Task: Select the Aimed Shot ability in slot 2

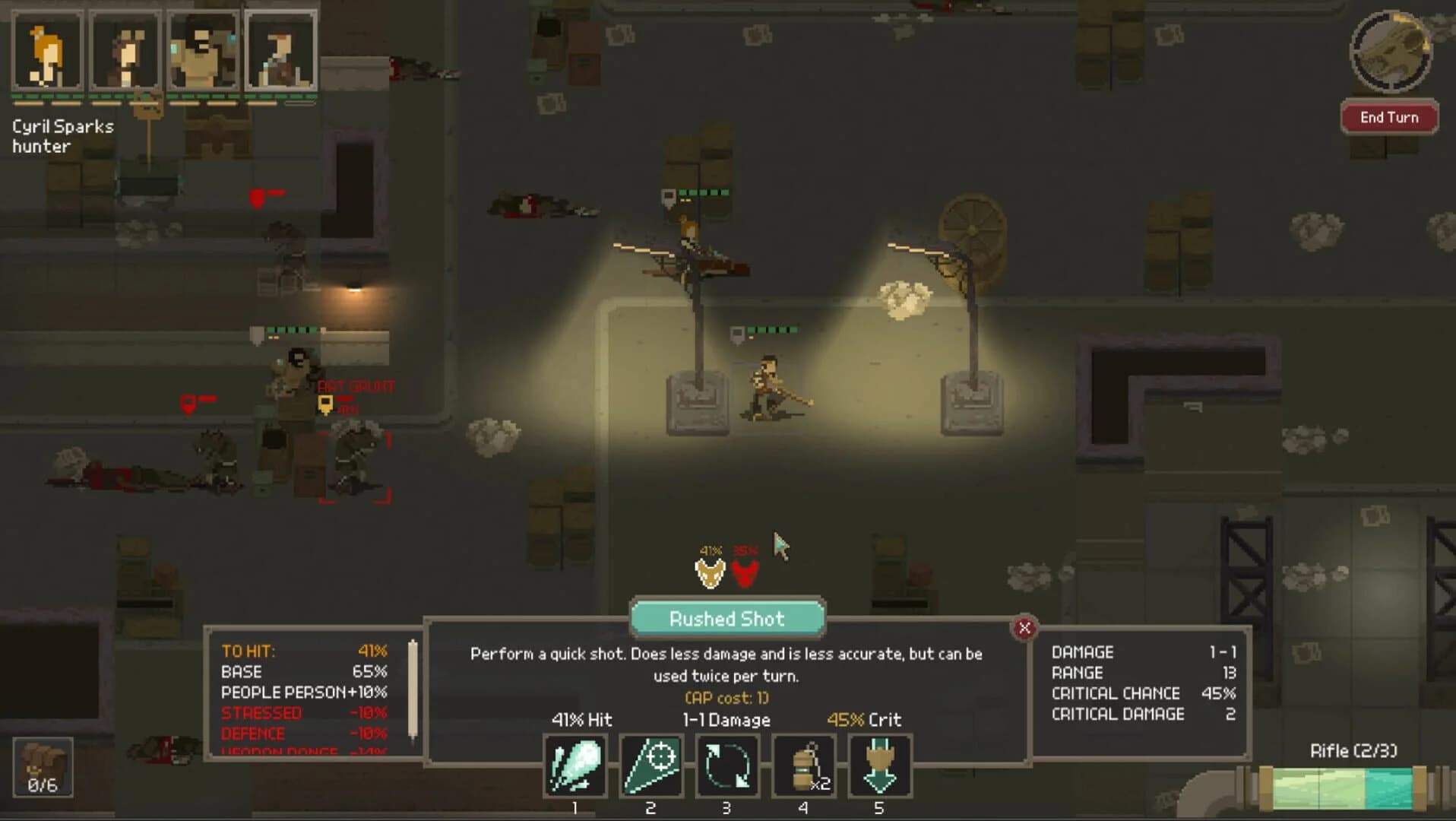Action: pos(651,766)
